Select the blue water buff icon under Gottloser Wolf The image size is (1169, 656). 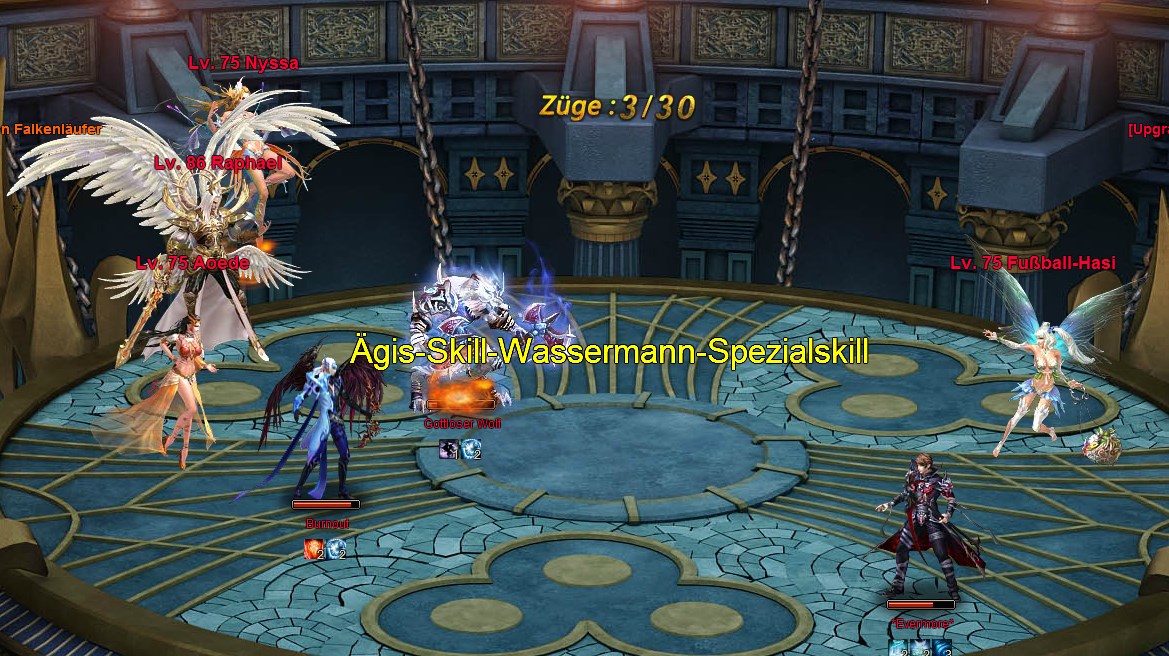(x=471, y=450)
